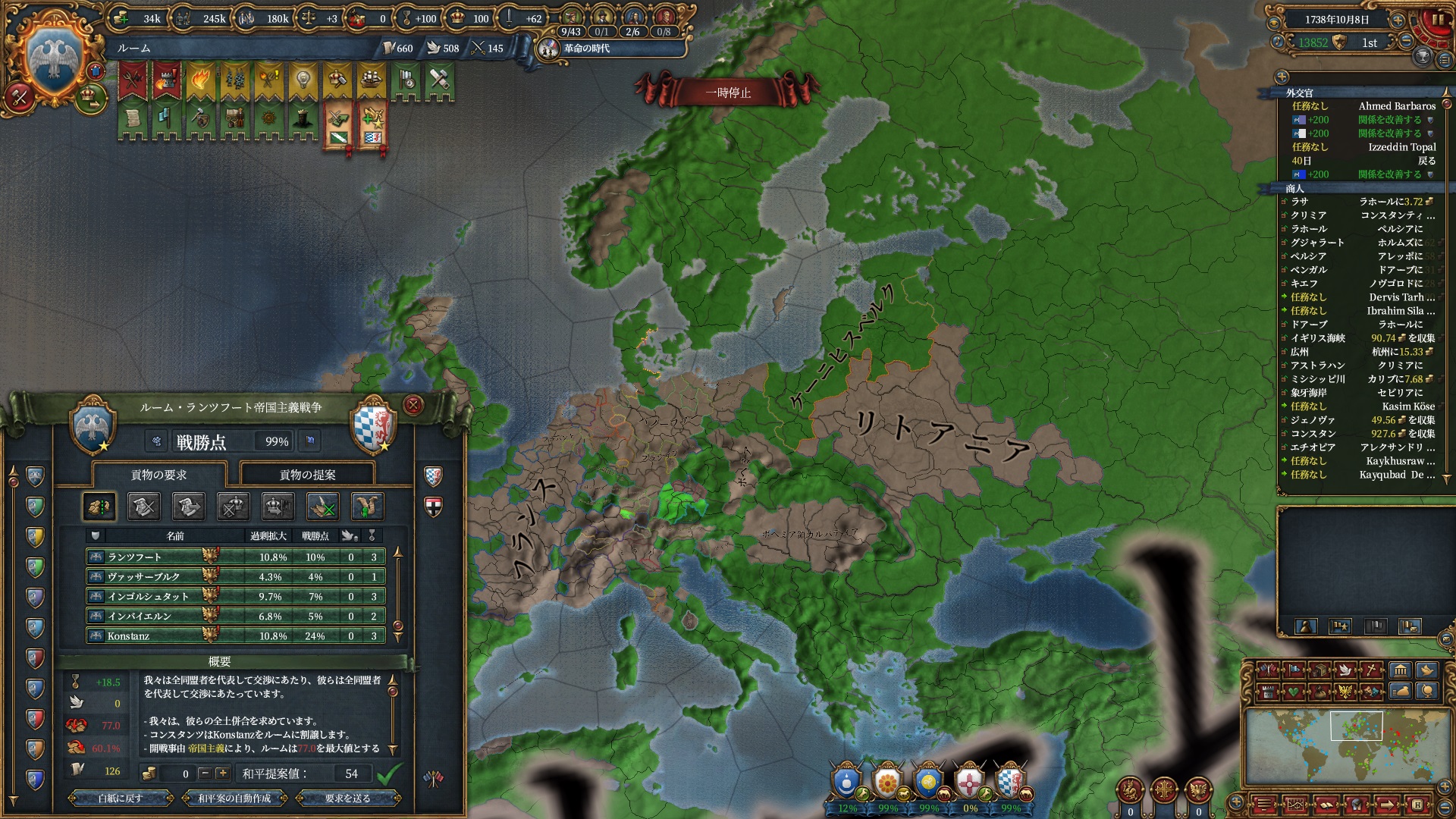Auto-generate the peace deal with 和平案の自動作成
The height and width of the screenshot is (819, 1456).
click(234, 798)
